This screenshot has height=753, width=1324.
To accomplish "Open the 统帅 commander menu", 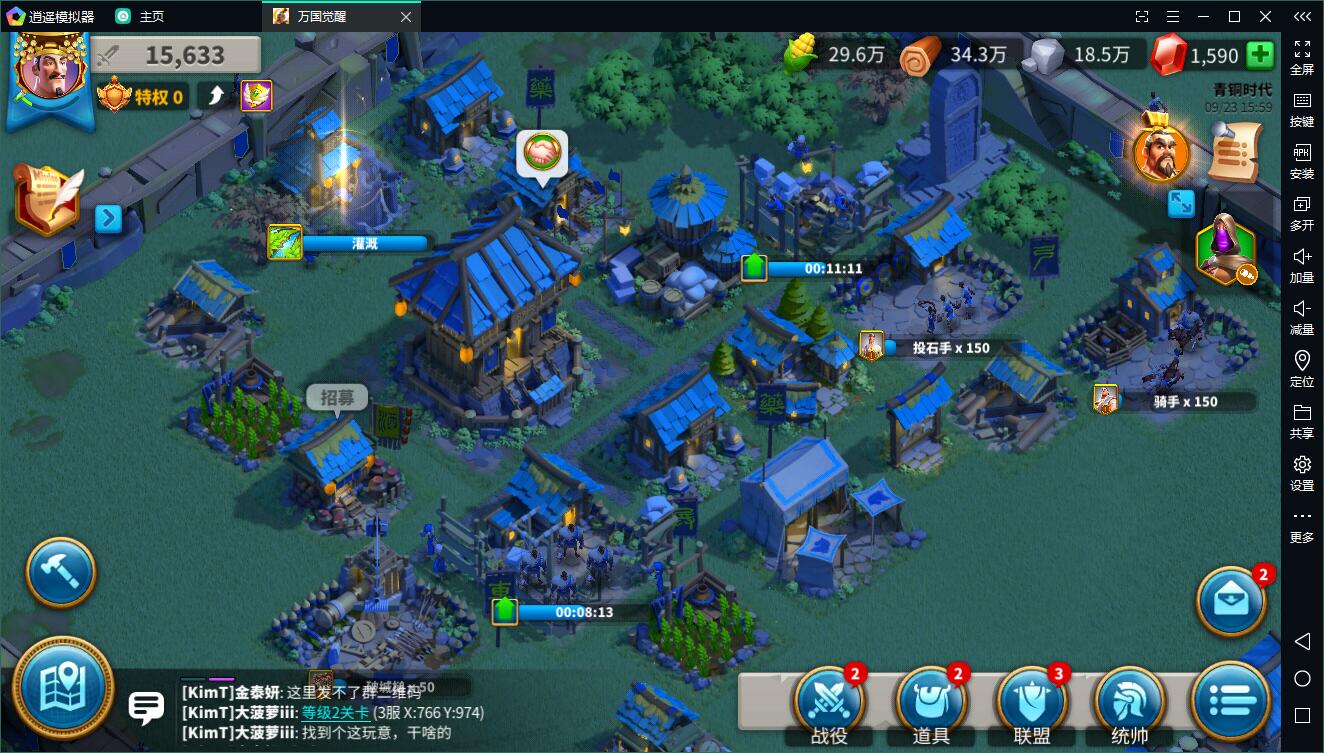I will [1130, 701].
